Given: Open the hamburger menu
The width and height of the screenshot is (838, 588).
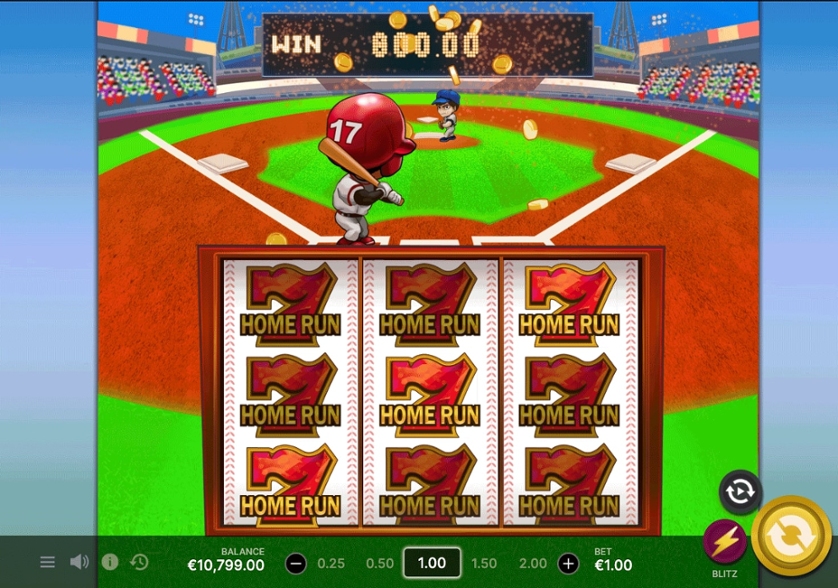Looking at the screenshot, I should pyautogui.click(x=47, y=562).
